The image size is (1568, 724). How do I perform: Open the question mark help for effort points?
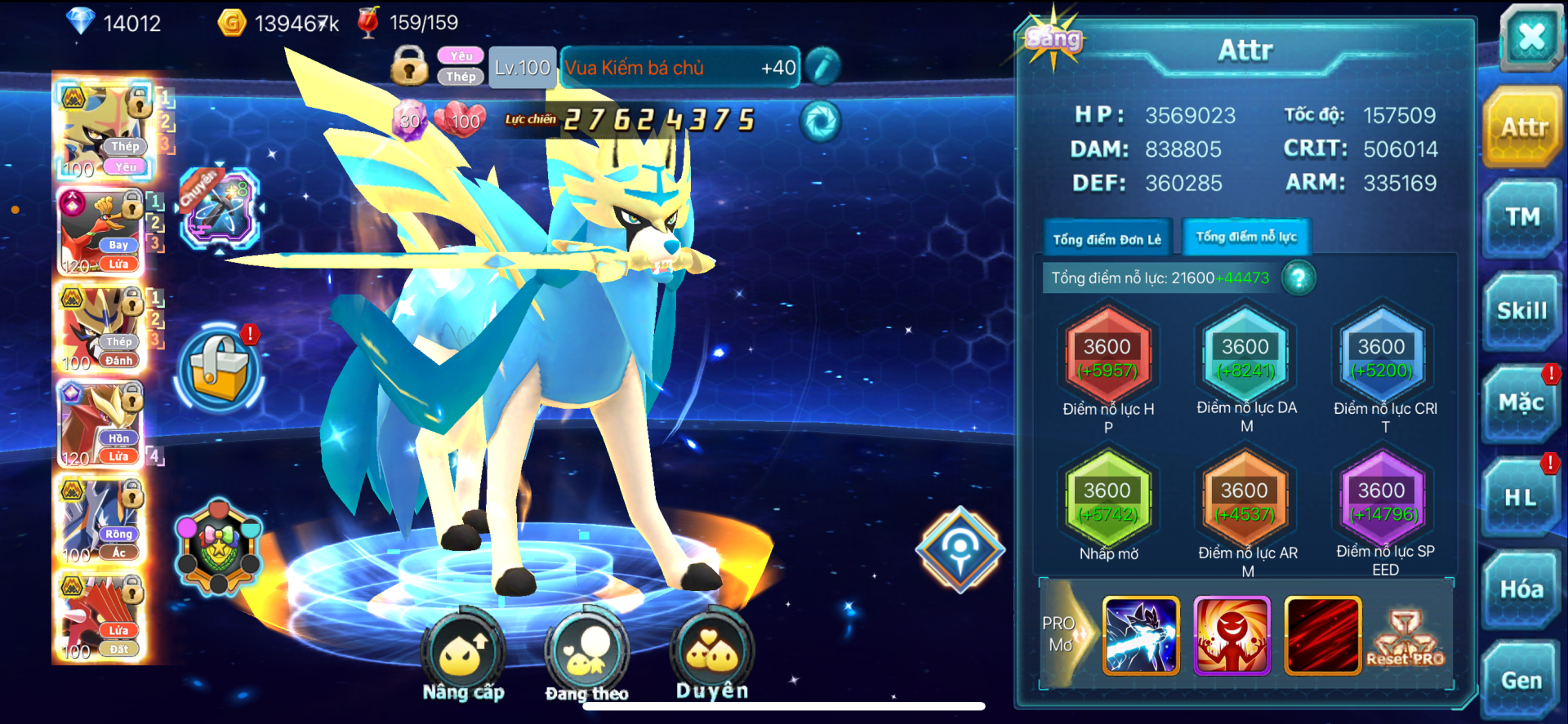coord(1298,278)
